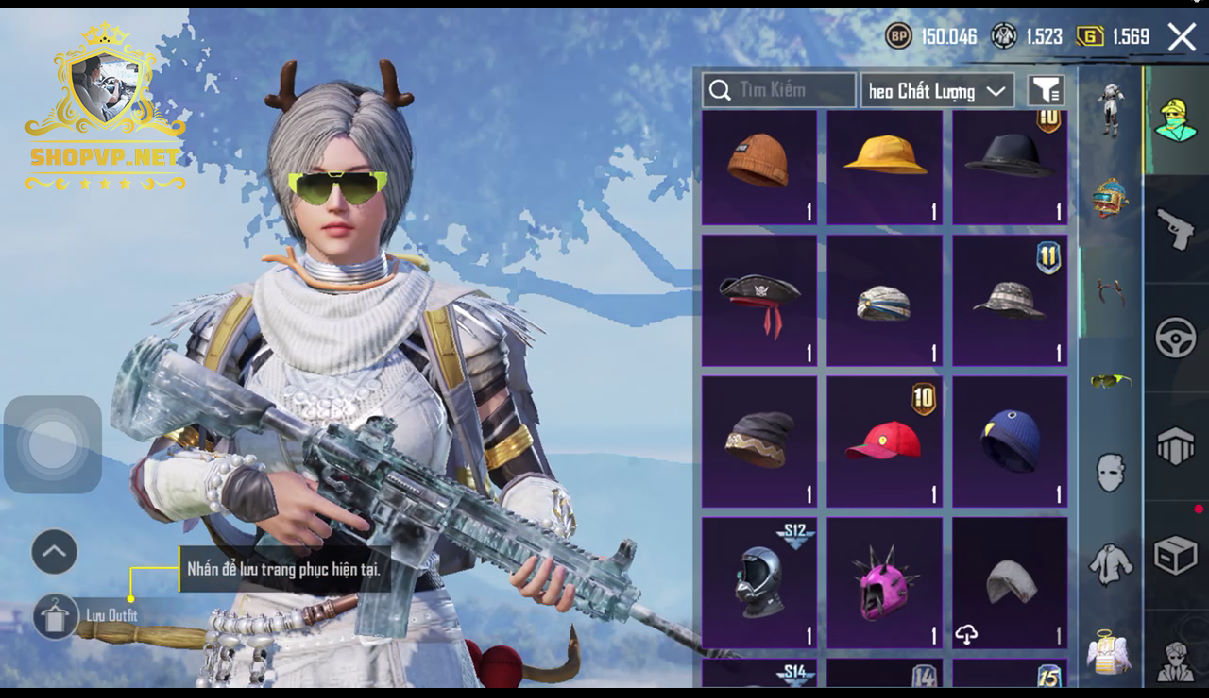Select the S12 black masked helmet
The width and height of the screenshot is (1209, 698).
(x=759, y=582)
